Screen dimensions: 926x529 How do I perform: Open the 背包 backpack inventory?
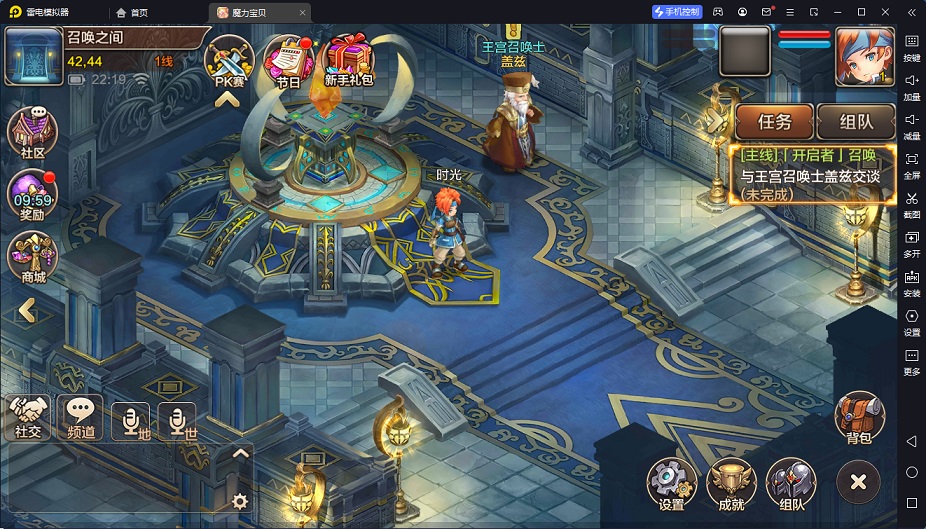click(859, 416)
